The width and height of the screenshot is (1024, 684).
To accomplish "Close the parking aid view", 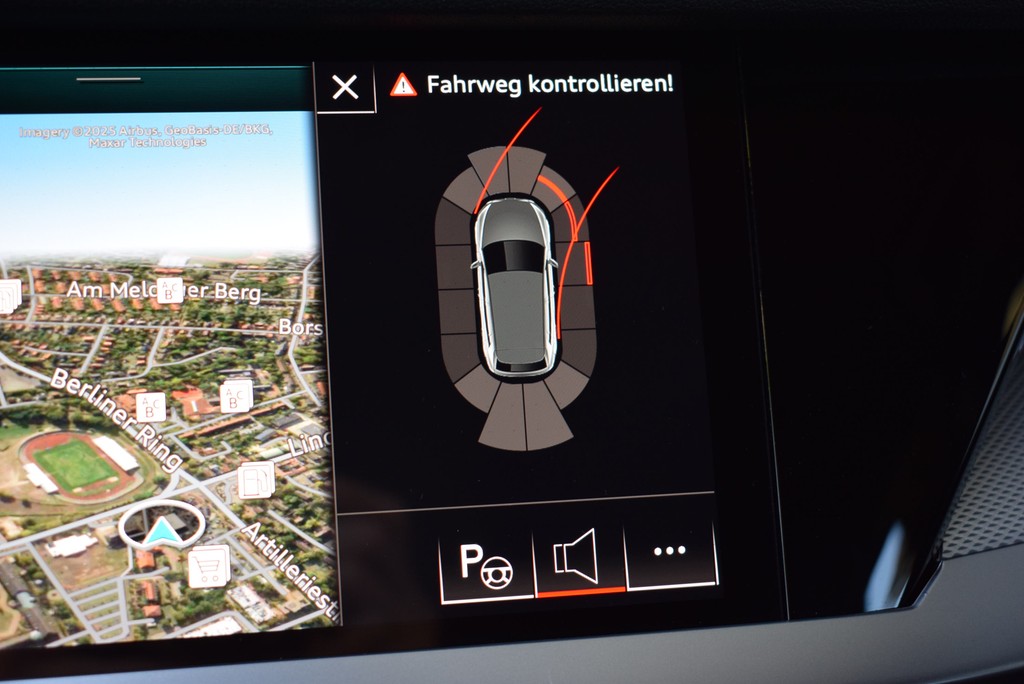I will click(x=345, y=88).
